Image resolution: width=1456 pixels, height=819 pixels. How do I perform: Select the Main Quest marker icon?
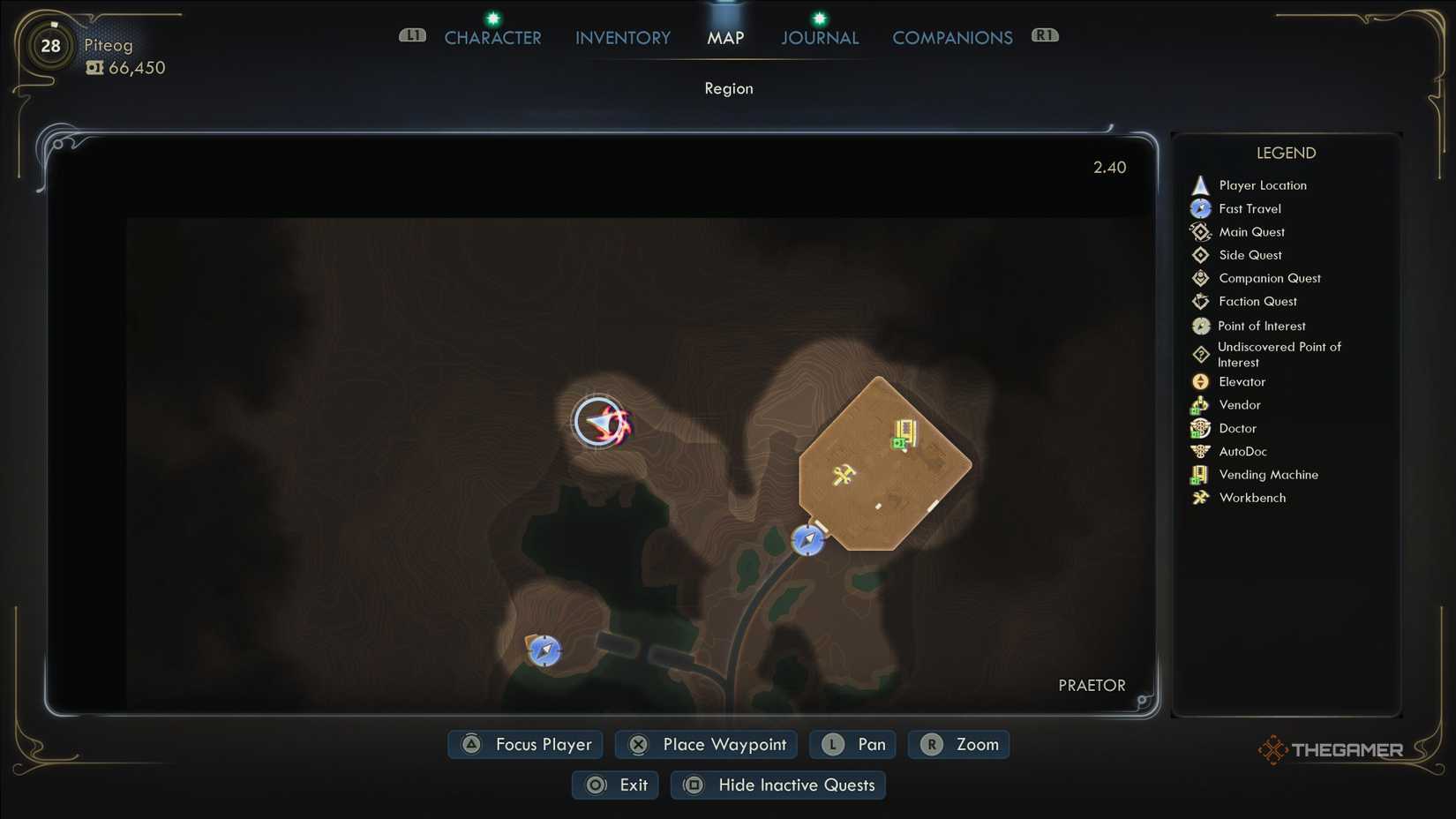tap(1200, 231)
